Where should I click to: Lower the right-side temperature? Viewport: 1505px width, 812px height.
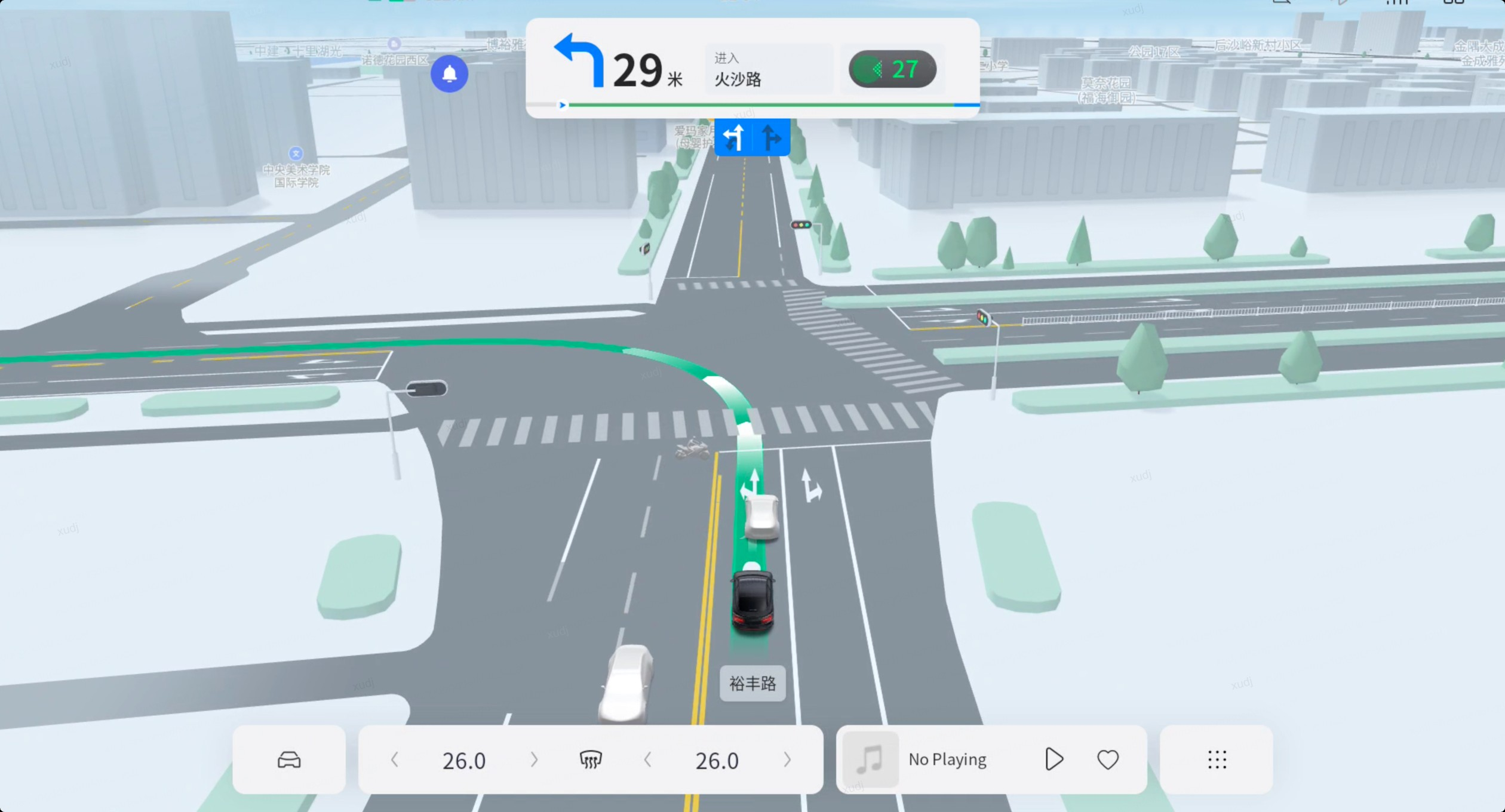click(647, 759)
